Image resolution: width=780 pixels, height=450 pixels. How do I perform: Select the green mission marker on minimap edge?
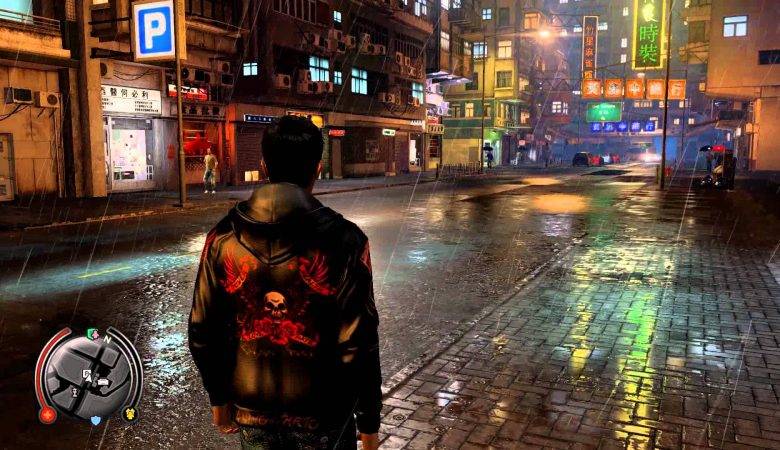(x=91, y=333)
